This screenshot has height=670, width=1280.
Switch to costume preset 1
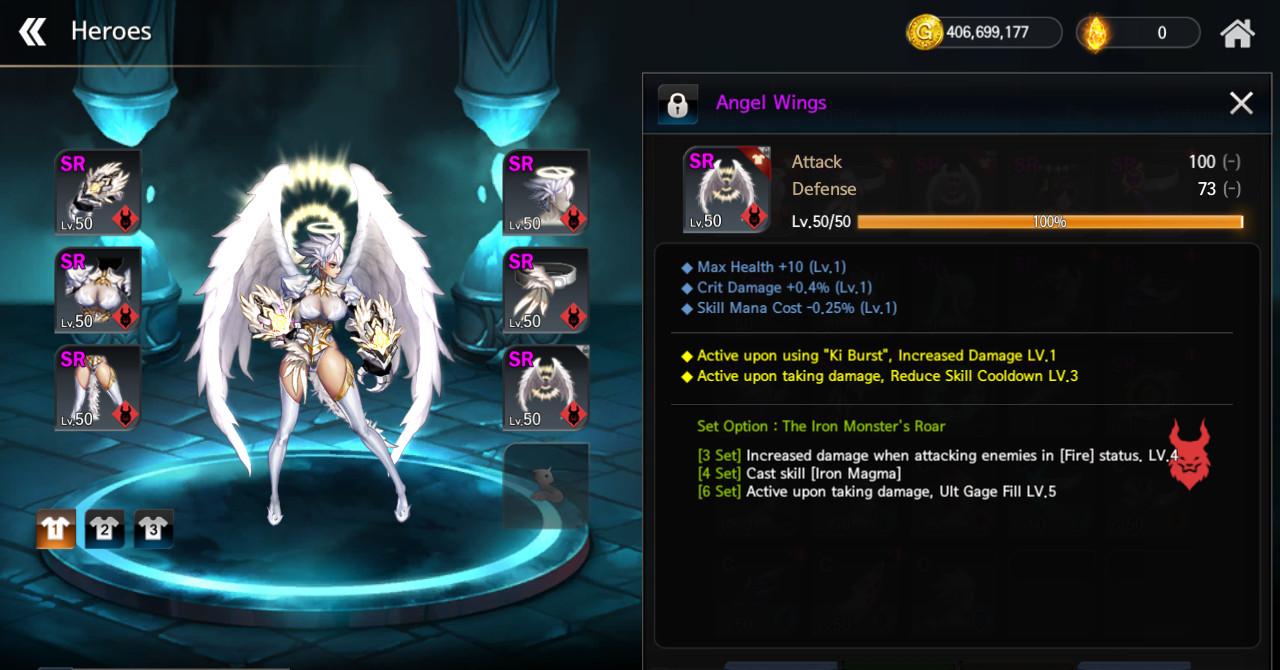[x=55, y=529]
